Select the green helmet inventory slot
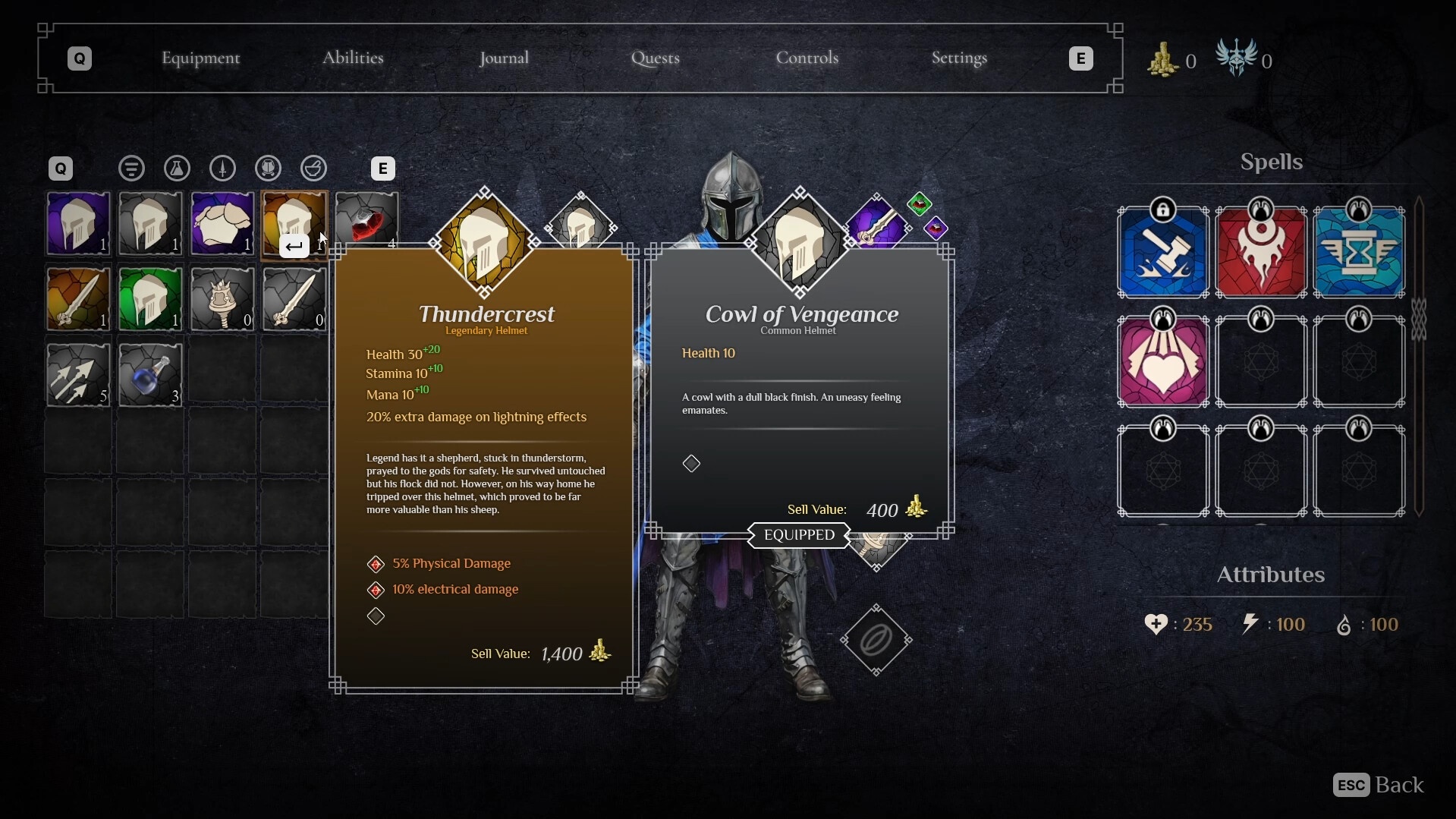This screenshot has width=1456, height=819. click(150, 299)
